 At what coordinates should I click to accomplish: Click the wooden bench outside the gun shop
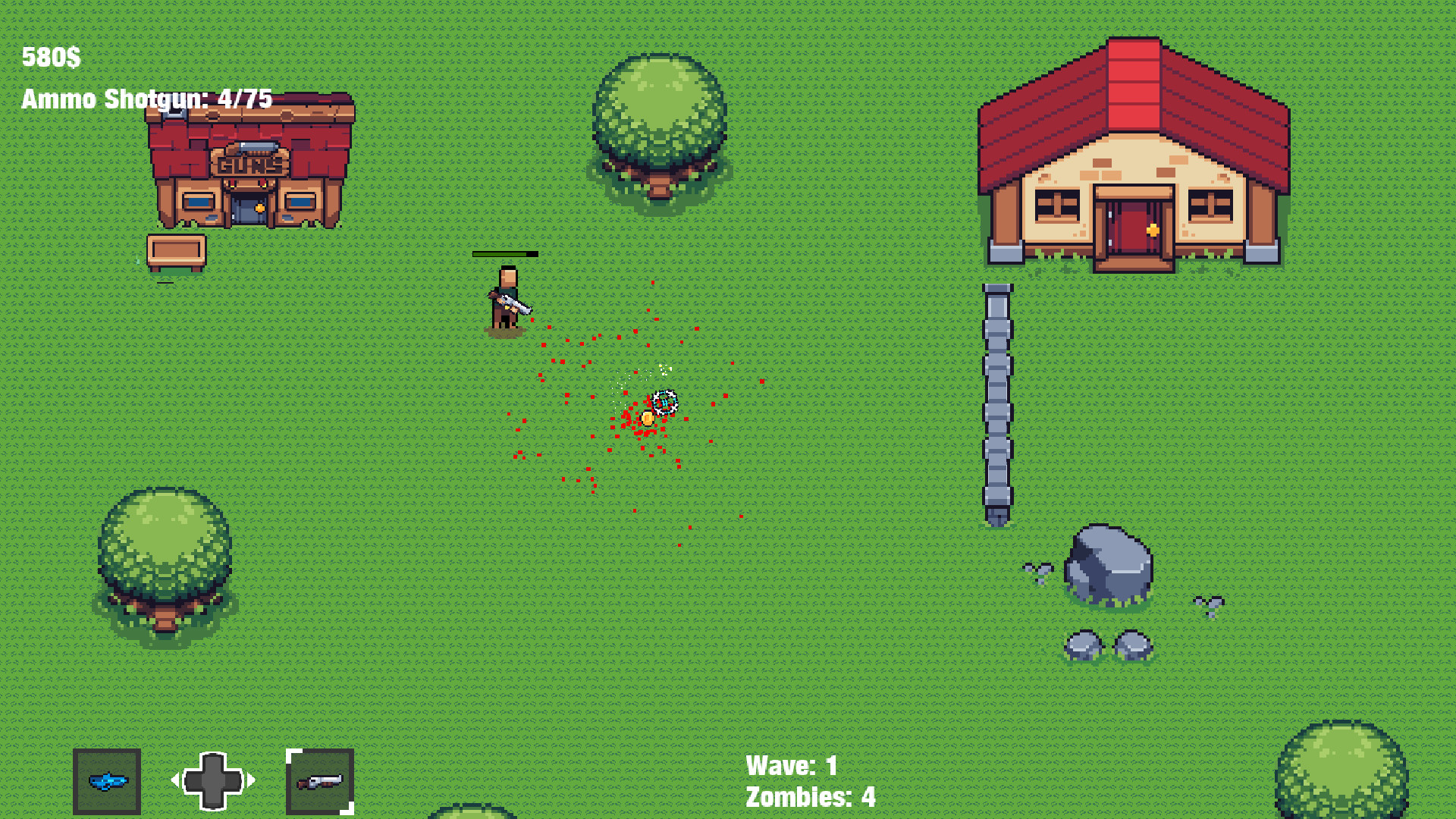coord(175,248)
